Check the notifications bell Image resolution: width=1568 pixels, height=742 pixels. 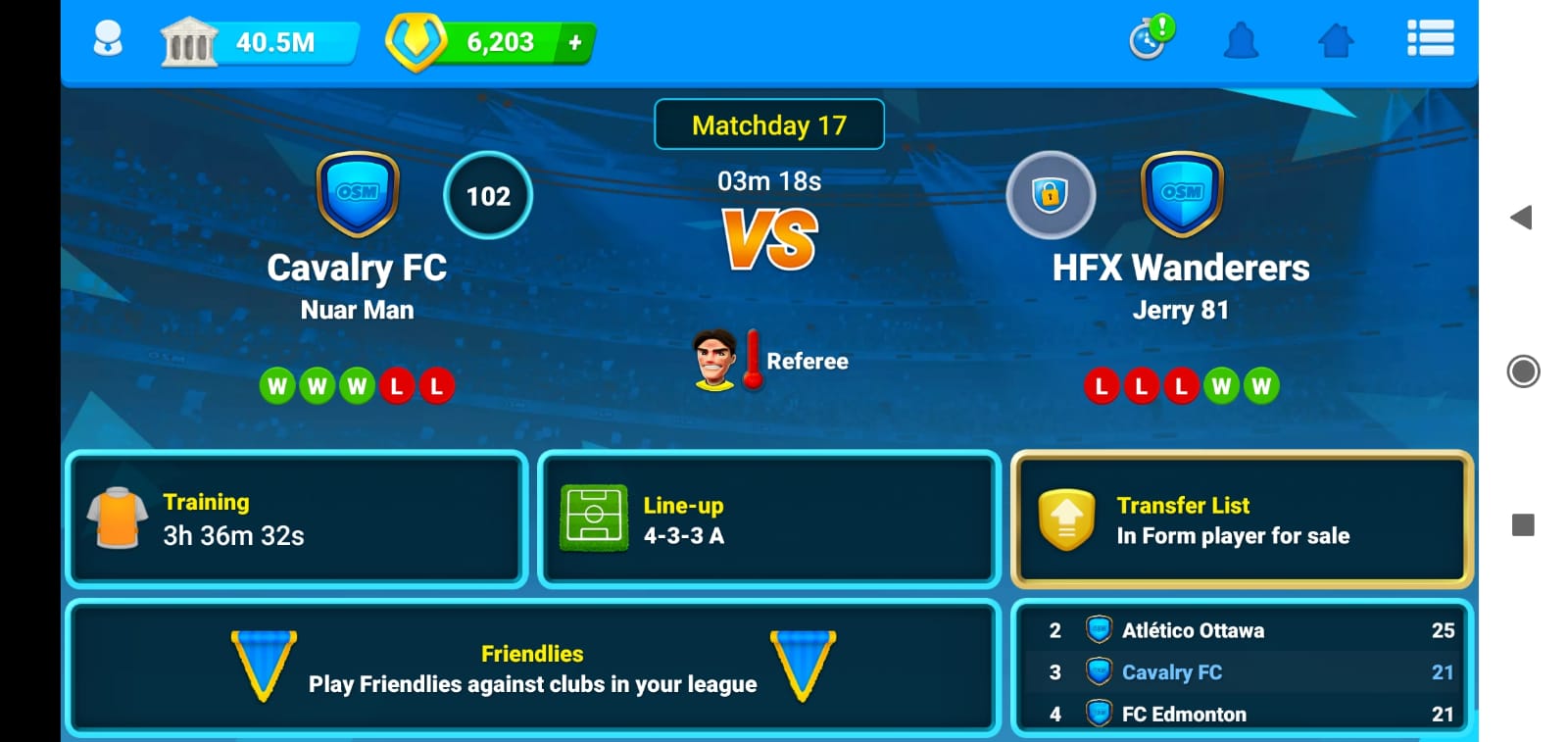click(x=1241, y=41)
